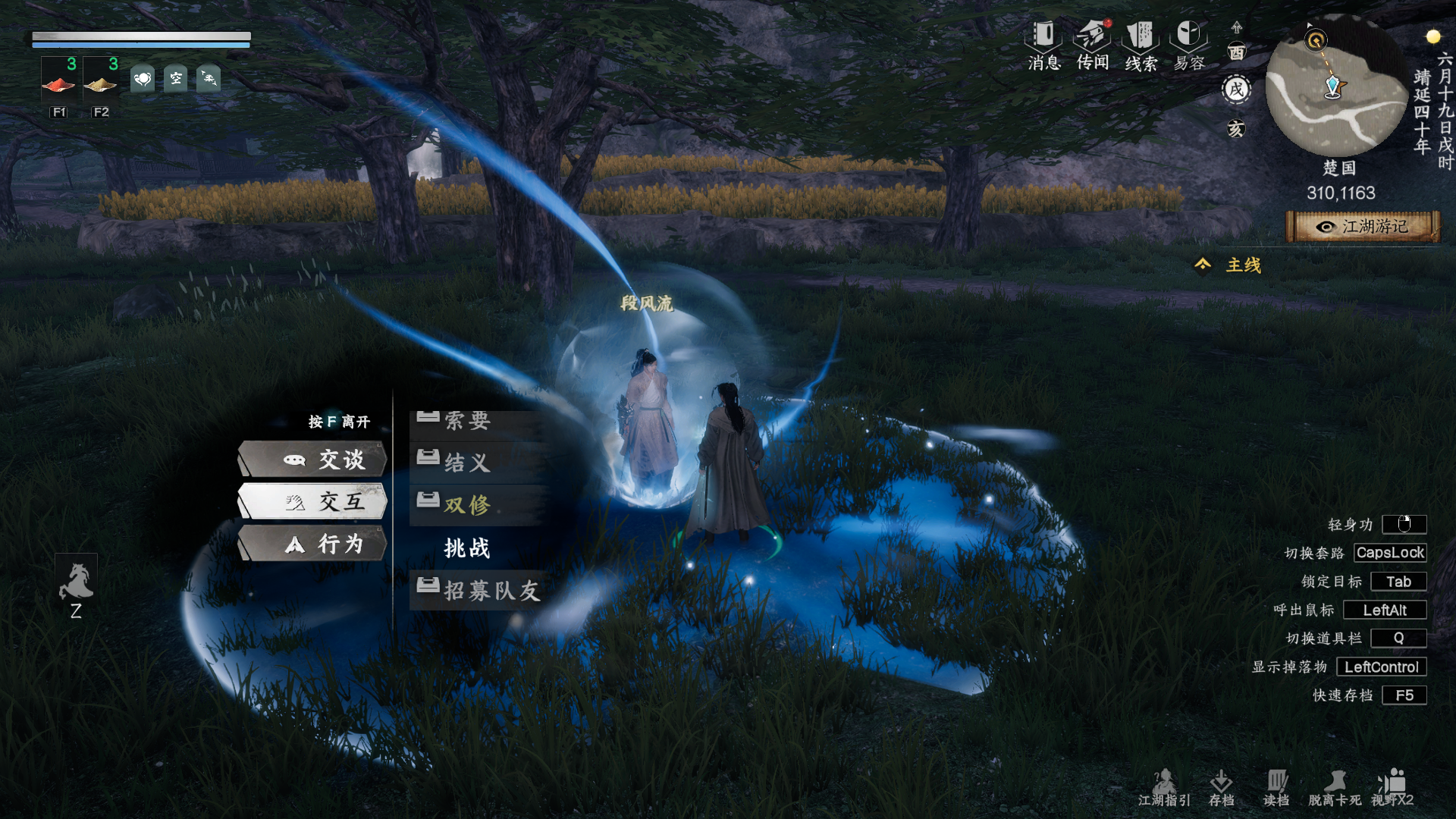Pick the 双修 dual cultivation option
The height and width of the screenshot is (819, 1456).
pos(467,504)
